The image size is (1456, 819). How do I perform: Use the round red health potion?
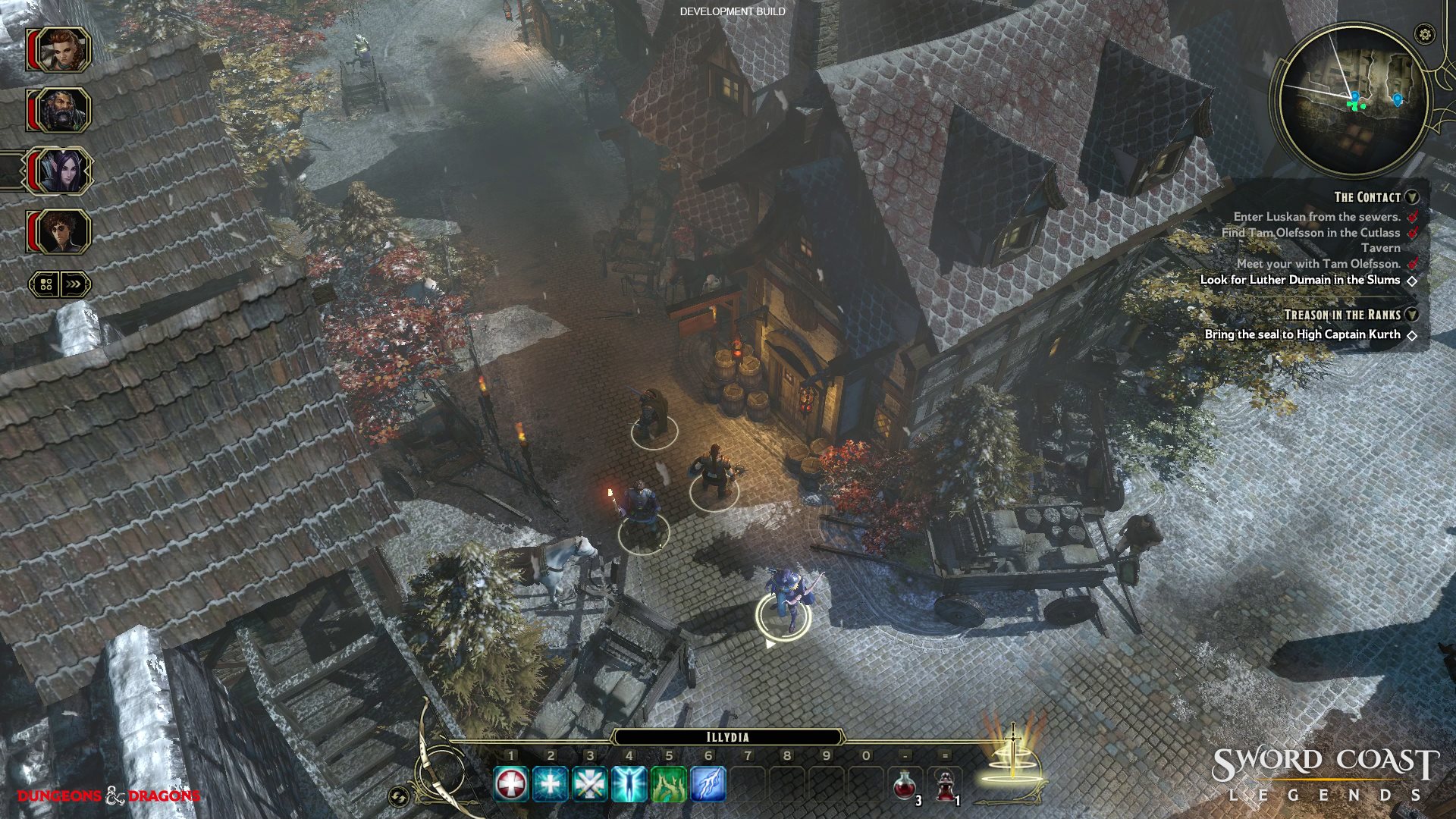point(905,786)
